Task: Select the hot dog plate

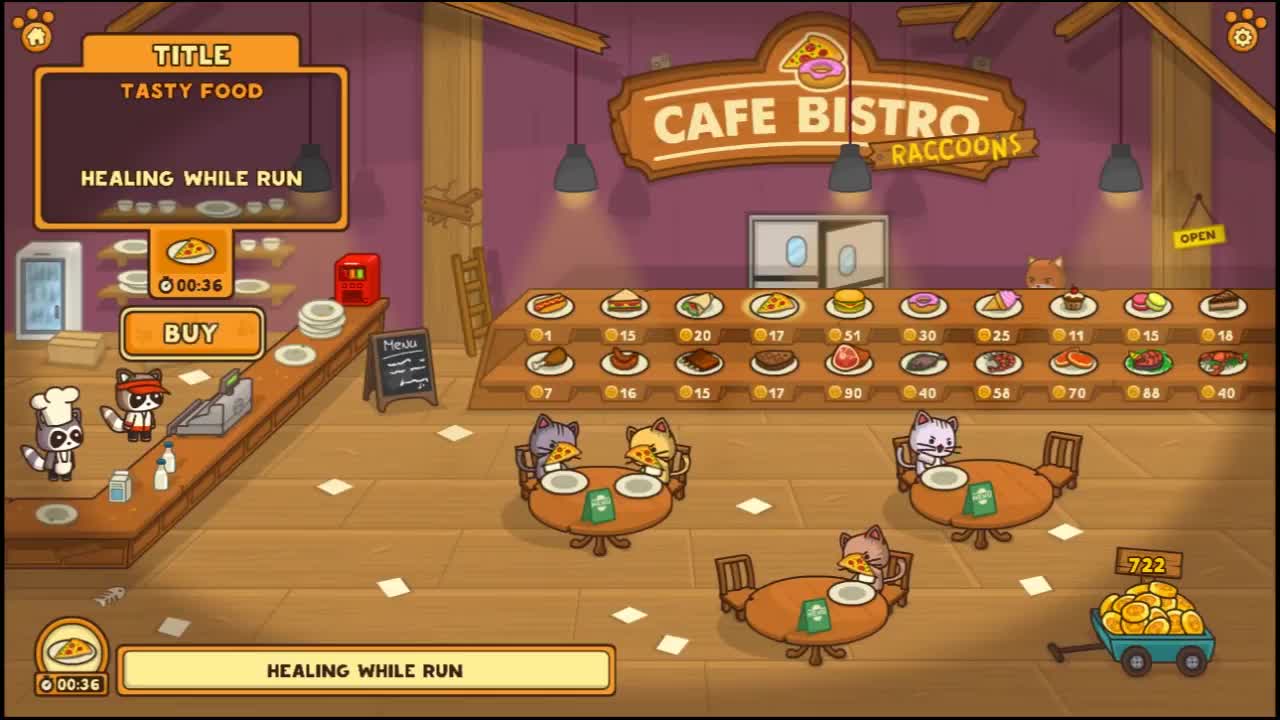Action: 549,305
